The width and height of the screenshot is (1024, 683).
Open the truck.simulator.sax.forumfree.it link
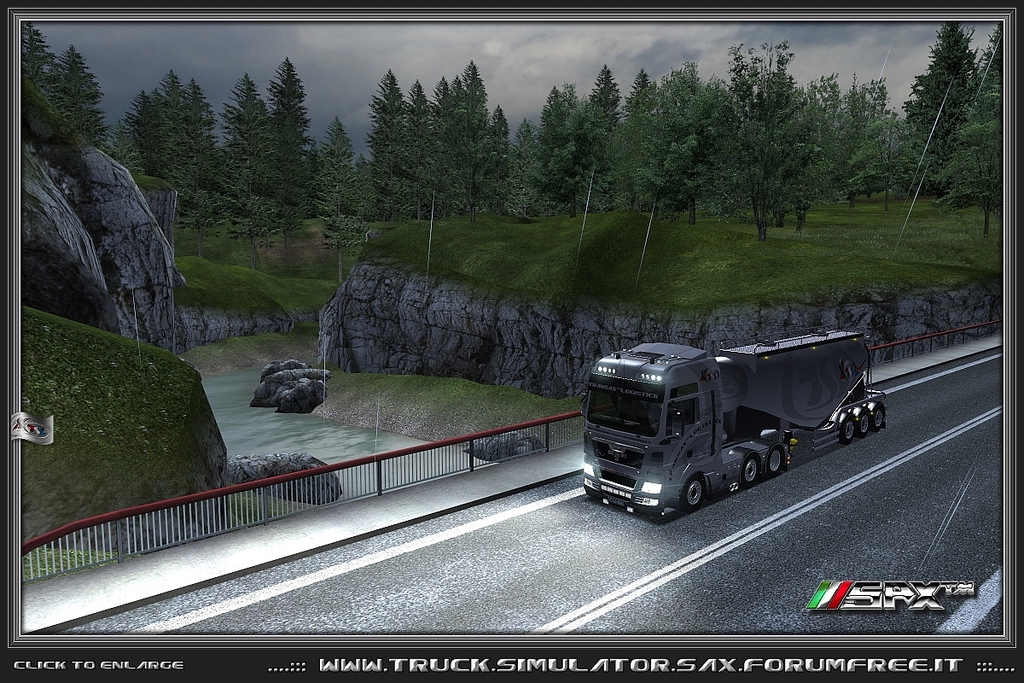tap(640, 665)
